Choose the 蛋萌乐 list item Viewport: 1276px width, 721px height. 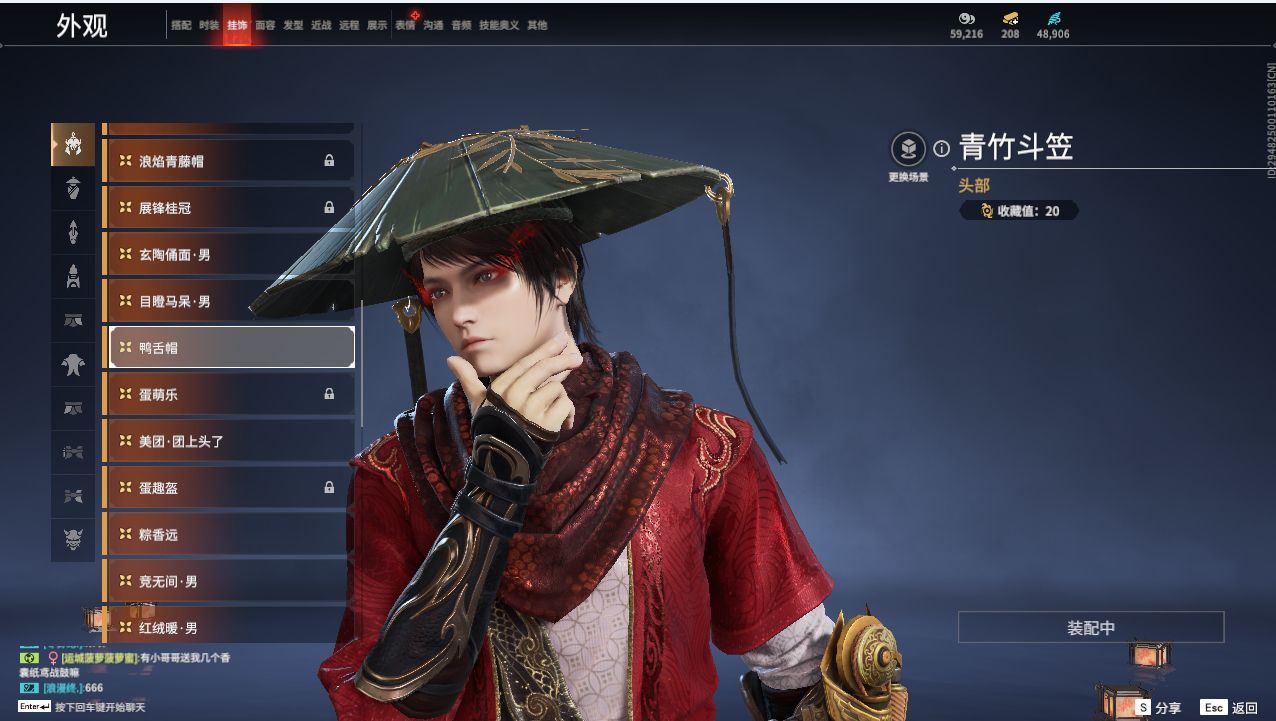coord(228,395)
